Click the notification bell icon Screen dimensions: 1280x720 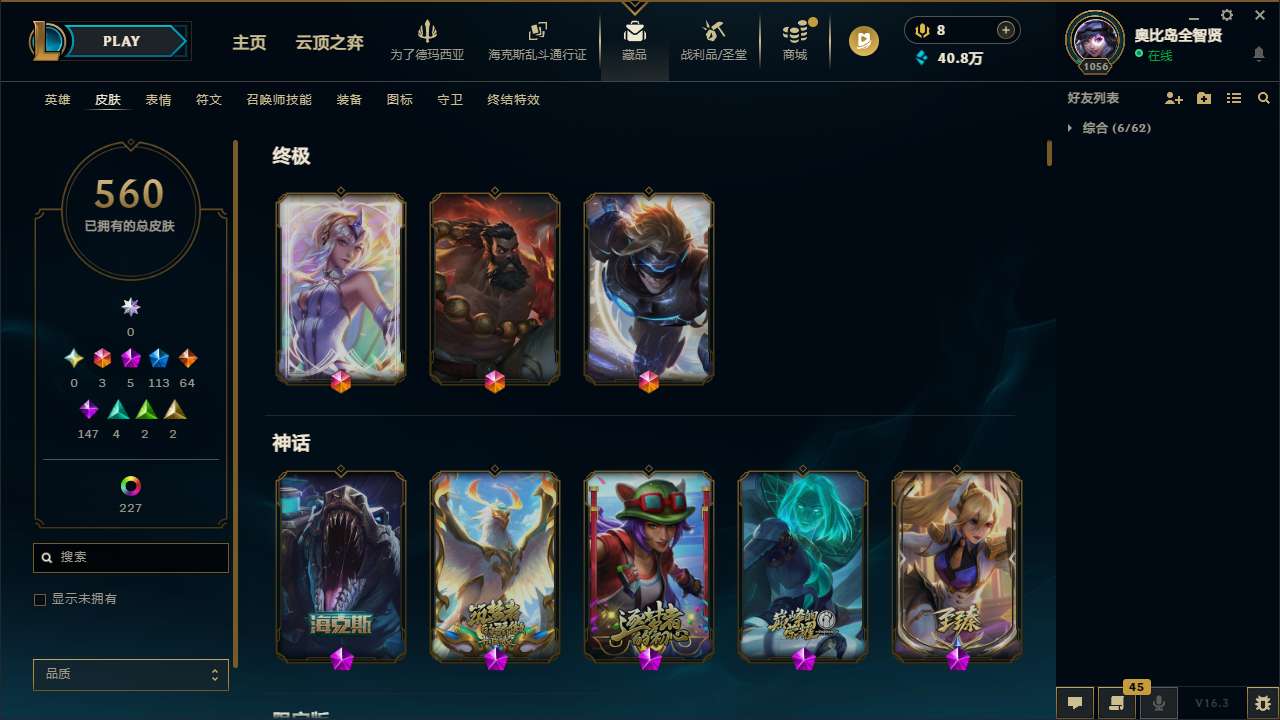click(x=1259, y=55)
